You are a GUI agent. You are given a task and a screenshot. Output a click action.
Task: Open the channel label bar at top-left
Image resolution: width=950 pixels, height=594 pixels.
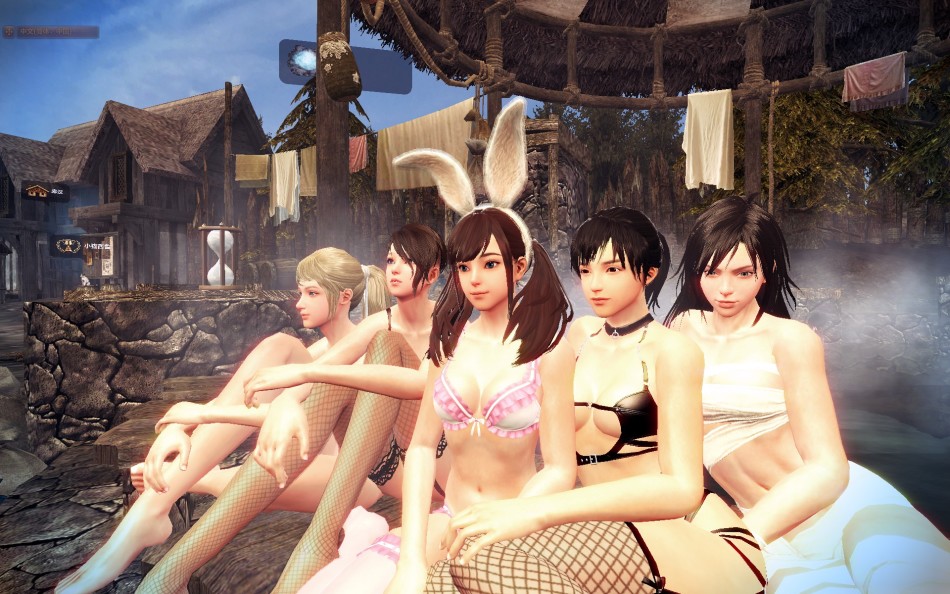click(x=50, y=32)
